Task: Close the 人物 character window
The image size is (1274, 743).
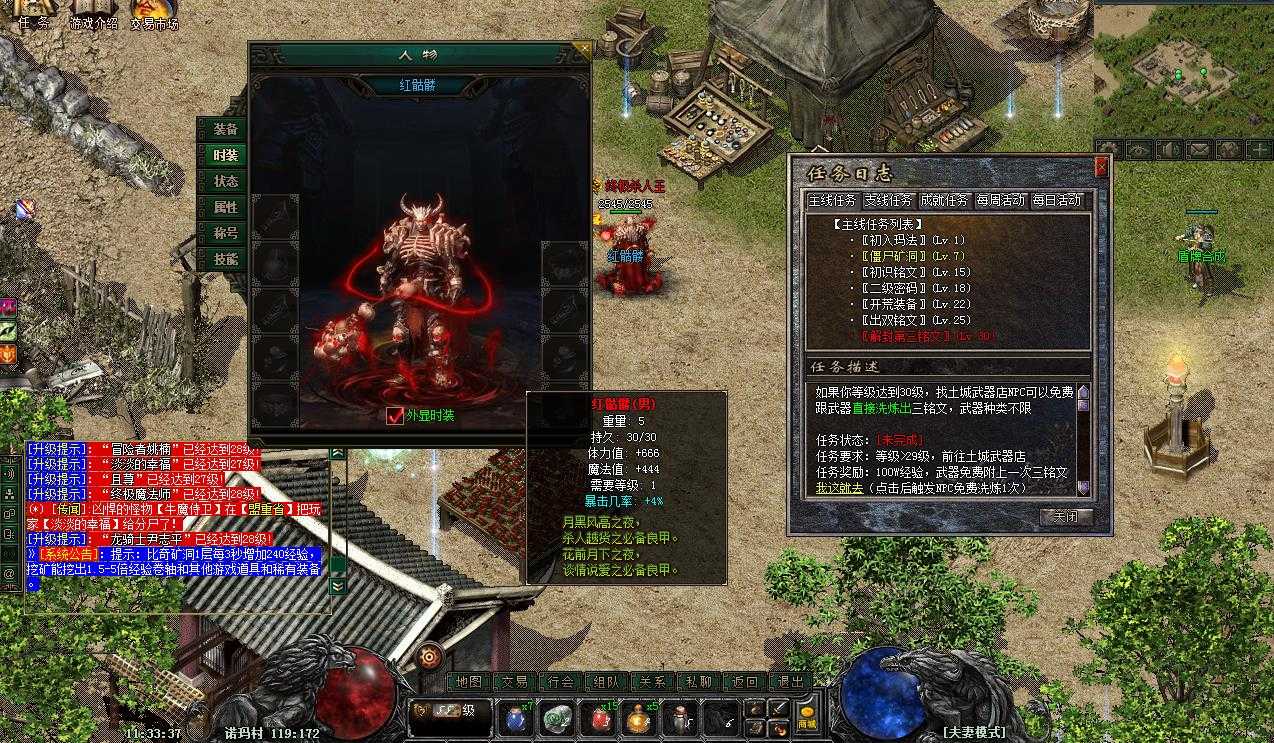Action: click(581, 48)
